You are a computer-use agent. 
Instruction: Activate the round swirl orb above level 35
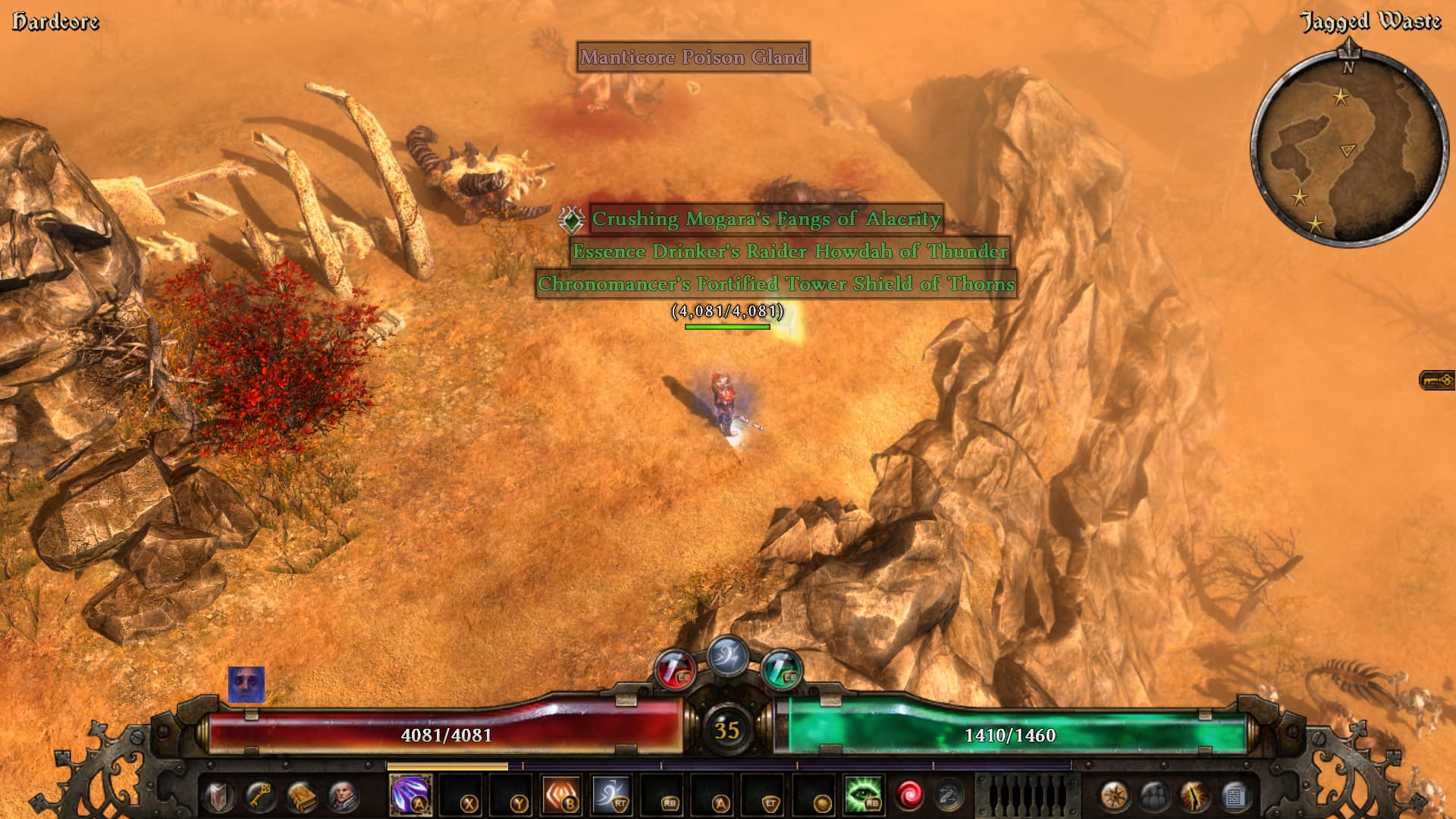[727, 656]
